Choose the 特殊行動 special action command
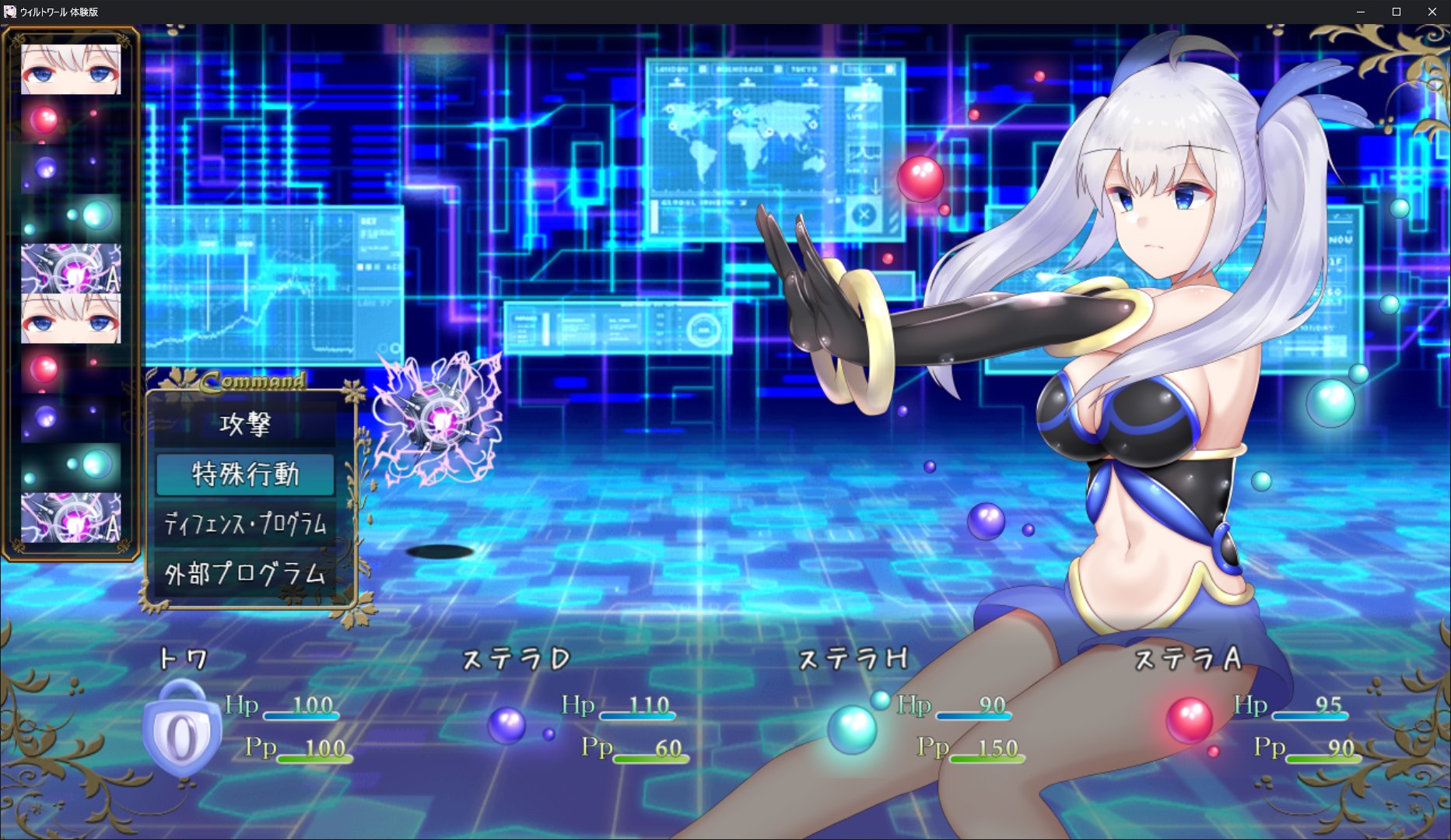This screenshot has width=1451, height=840. 245,474
